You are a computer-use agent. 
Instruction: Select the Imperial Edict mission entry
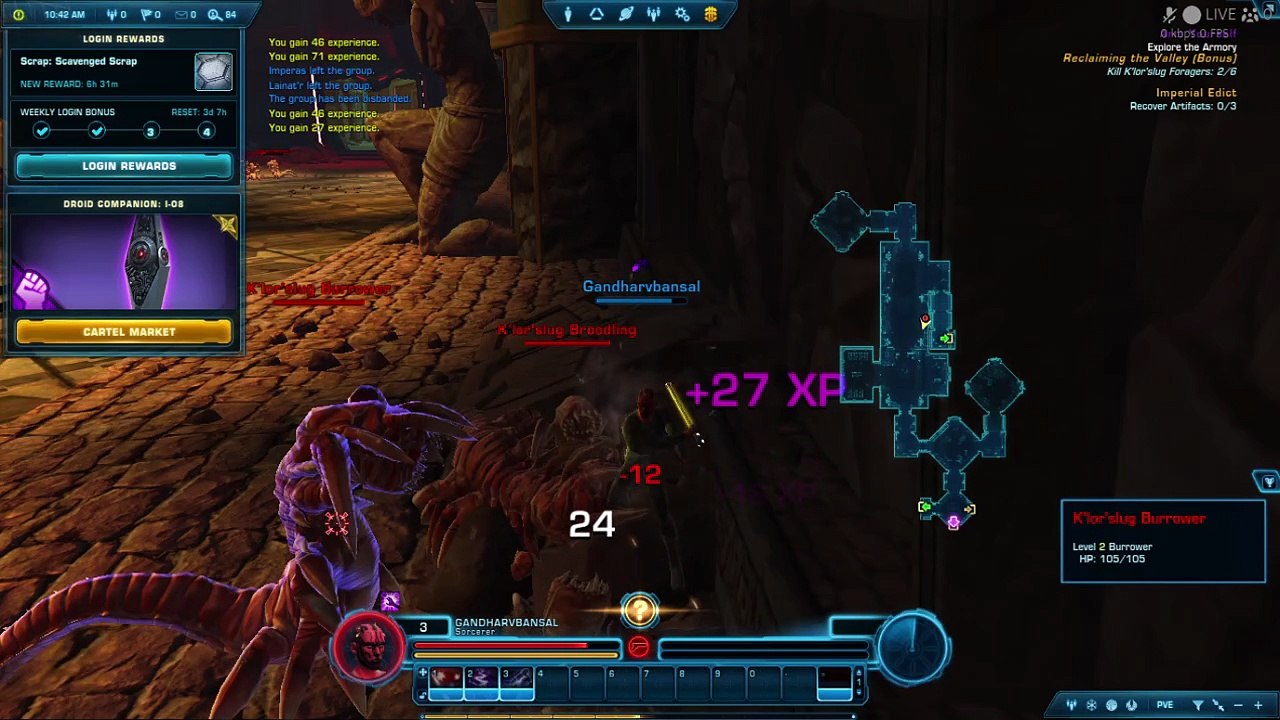pos(1196,93)
